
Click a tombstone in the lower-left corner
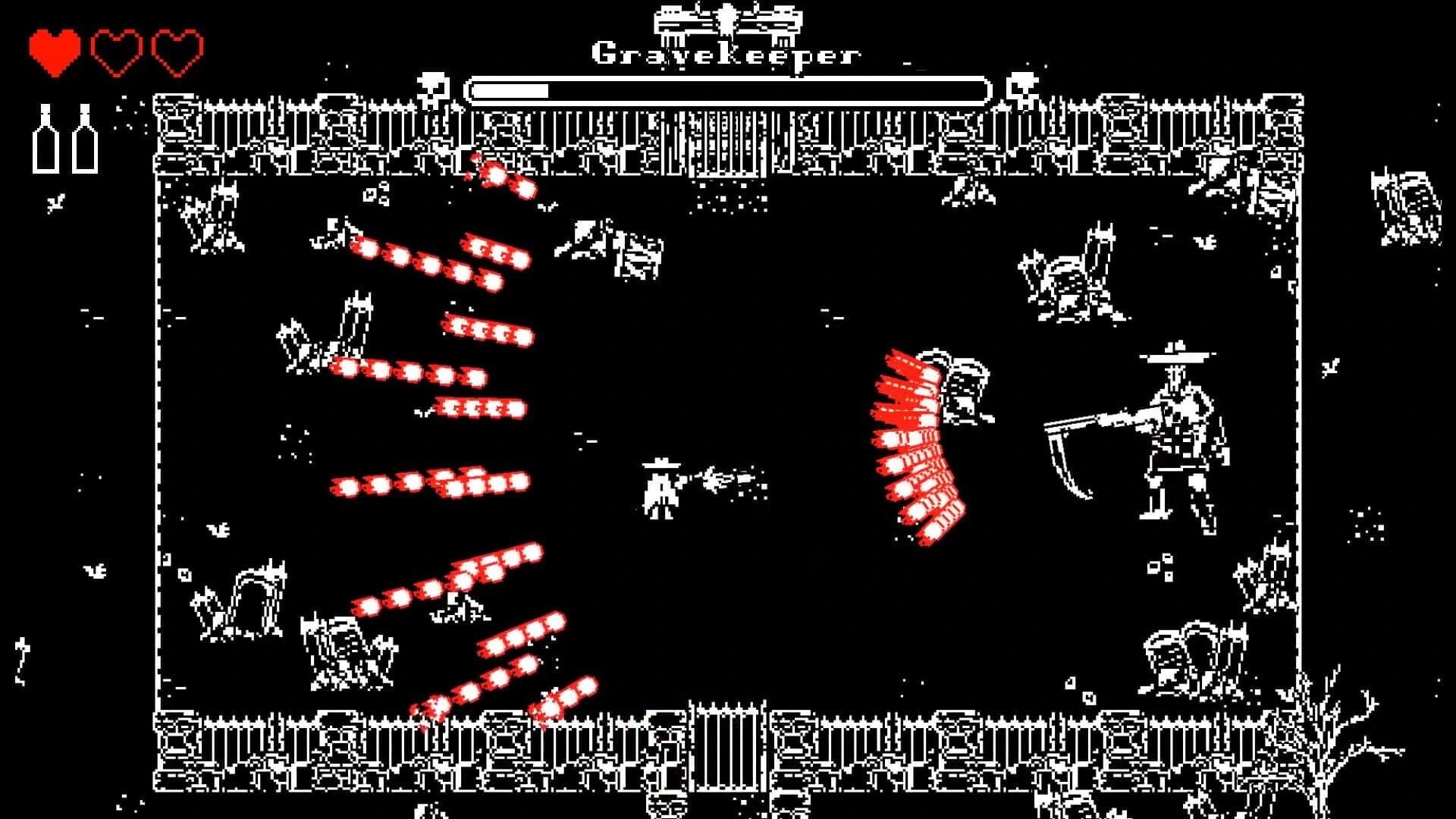(258, 599)
